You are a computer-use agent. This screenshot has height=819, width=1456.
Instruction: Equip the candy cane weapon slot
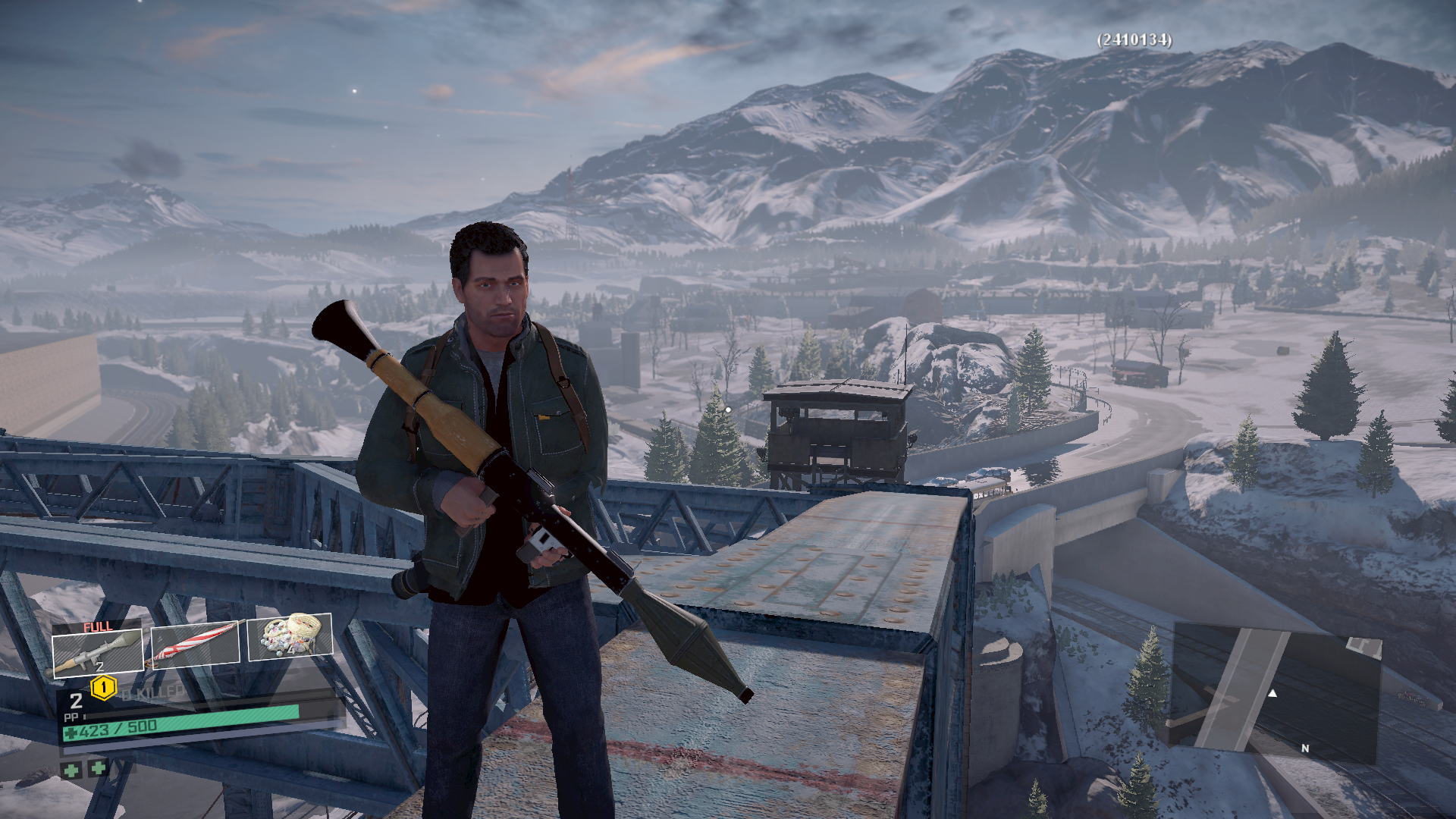pyautogui.click(x=197, y=645)
